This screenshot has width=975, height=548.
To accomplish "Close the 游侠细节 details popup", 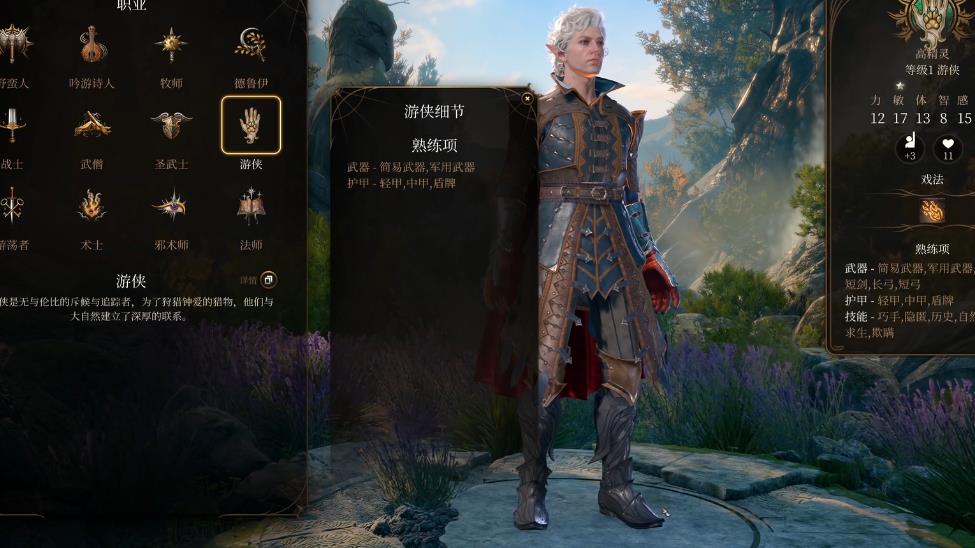I will click(527, 98).
